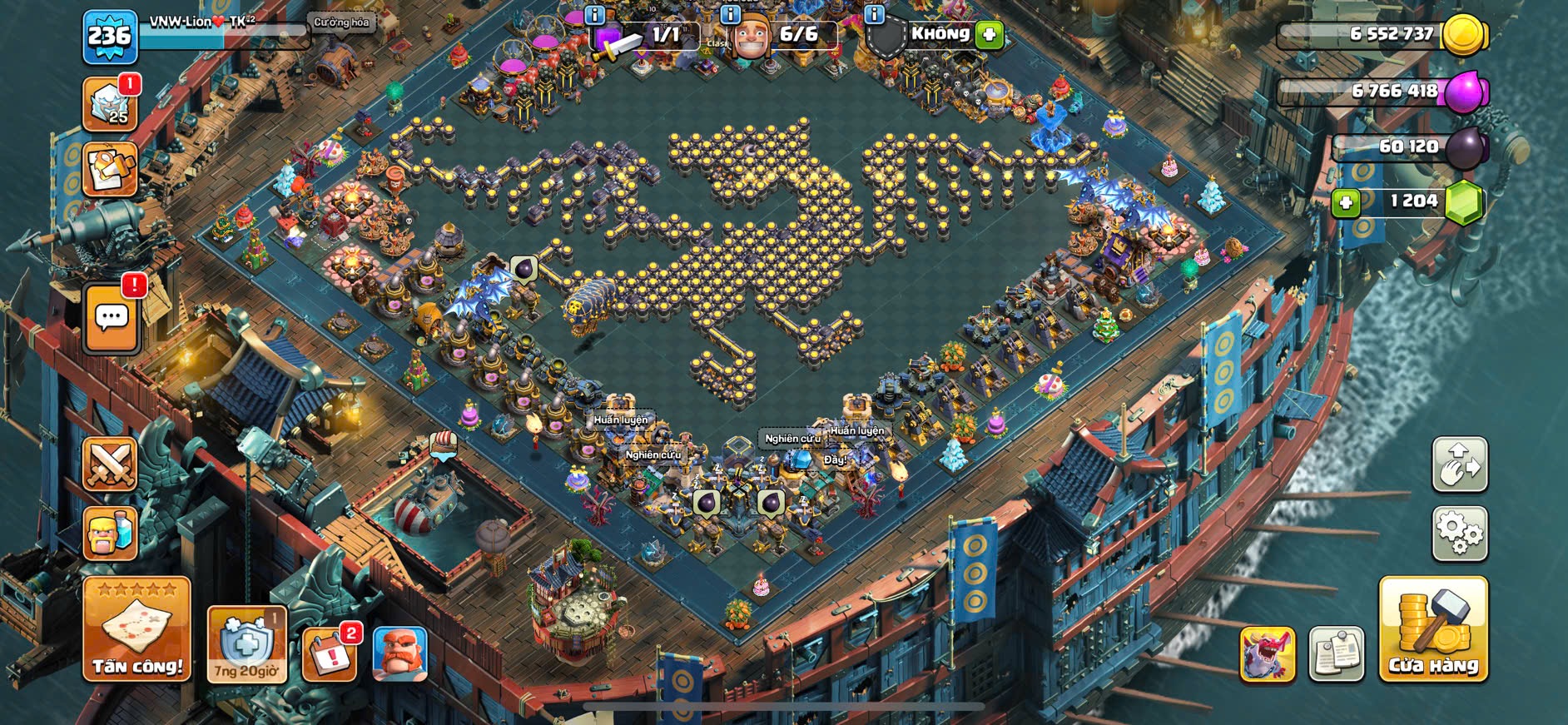Show info for the Không shield status
This screenshot has height=725, width=1568.
874,14
